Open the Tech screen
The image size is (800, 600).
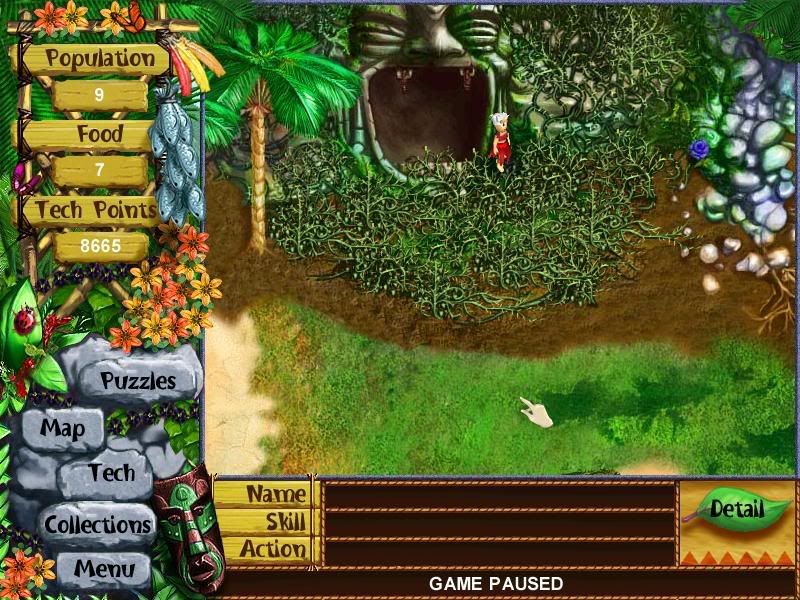[x=110, y=473]
